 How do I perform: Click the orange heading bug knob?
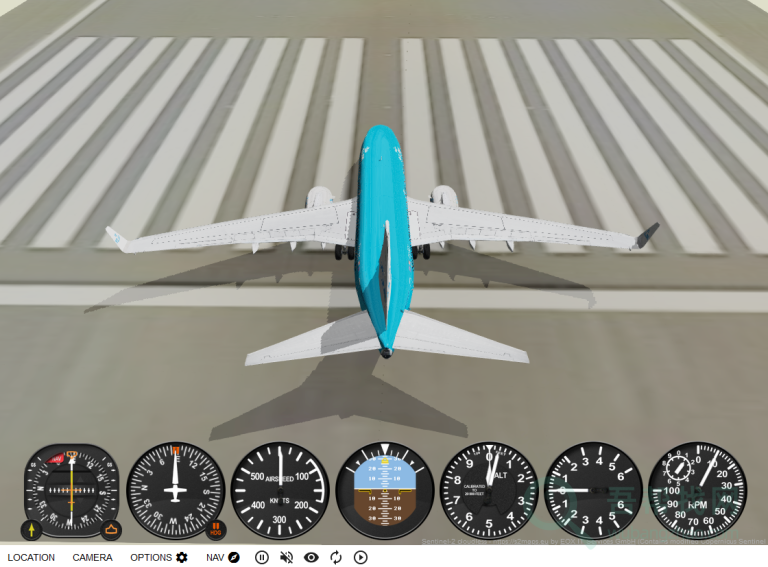pos(110,529)
